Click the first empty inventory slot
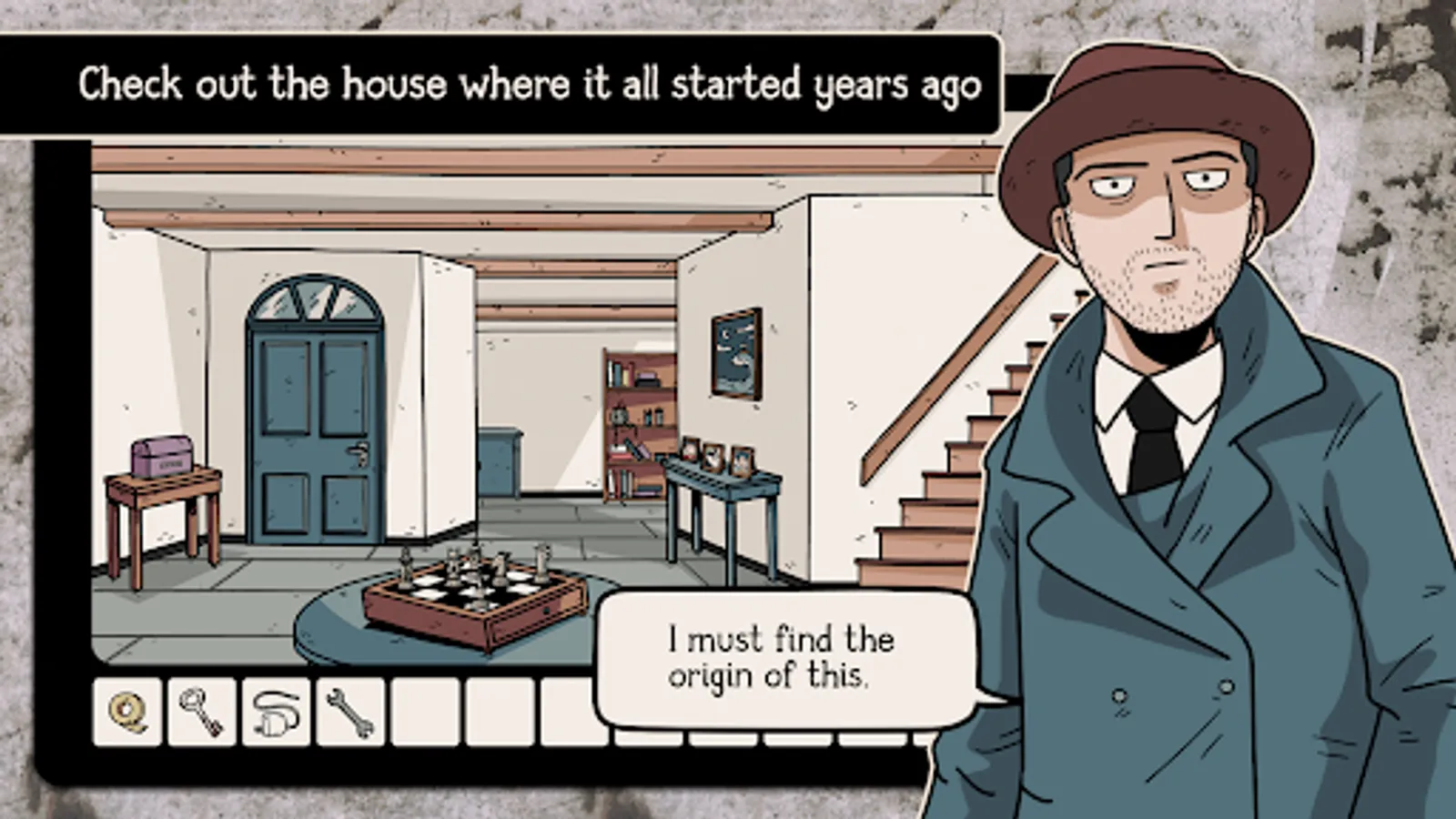This screenshot has width=1456, height=819. tap(428, 713)
